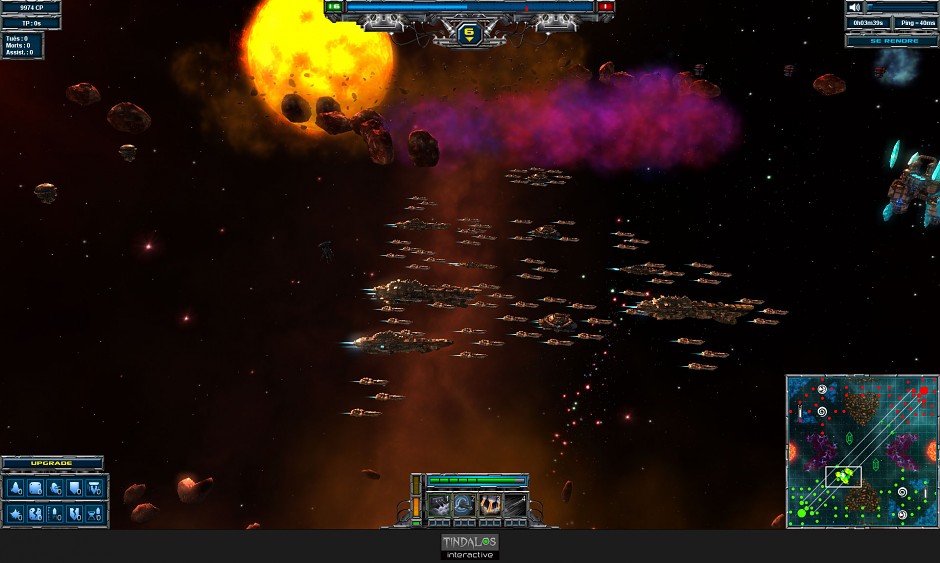Pick the rounded square plate upgrade

click(x=35, y=488)
